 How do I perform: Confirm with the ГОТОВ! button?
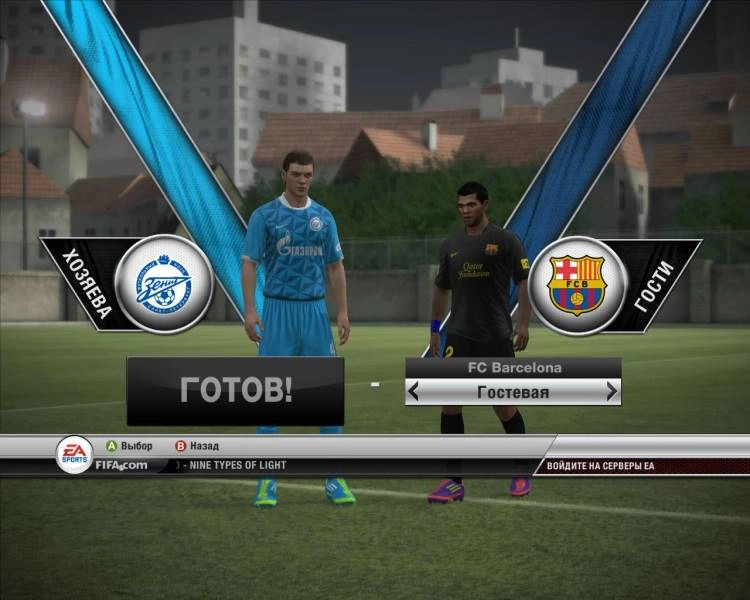click(235, 390)
